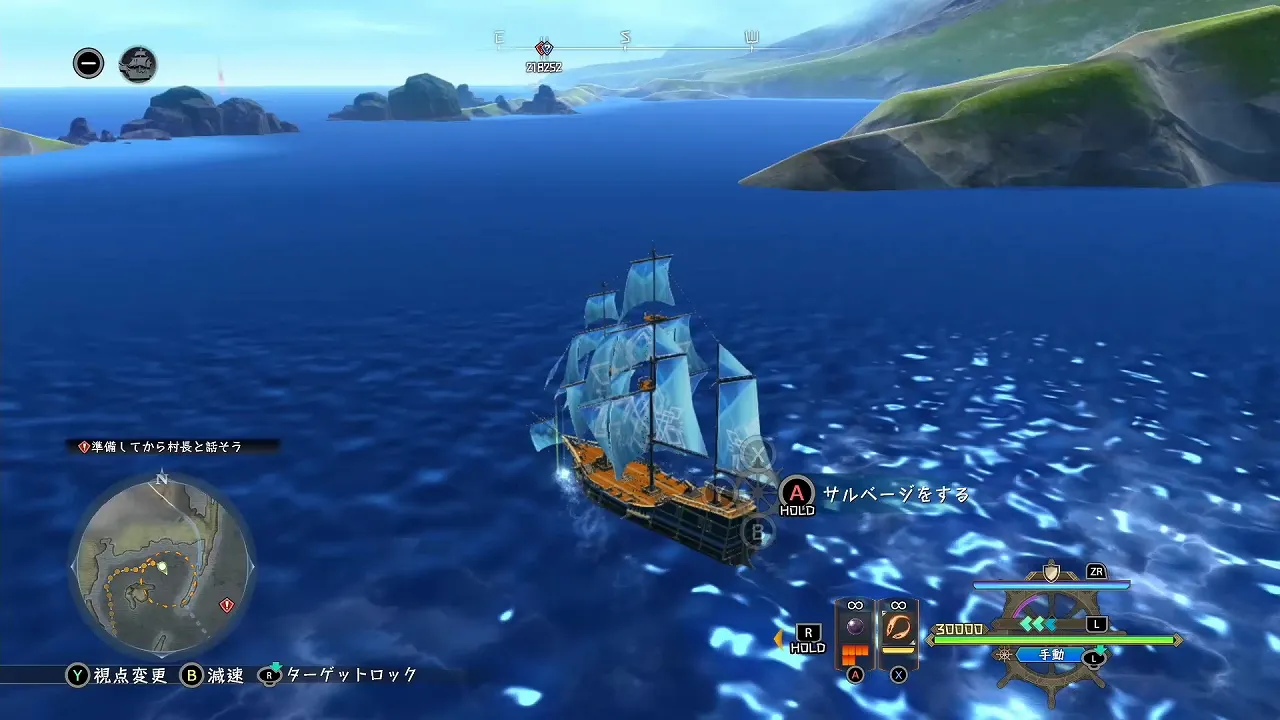Open the ship menu icon

138,64
